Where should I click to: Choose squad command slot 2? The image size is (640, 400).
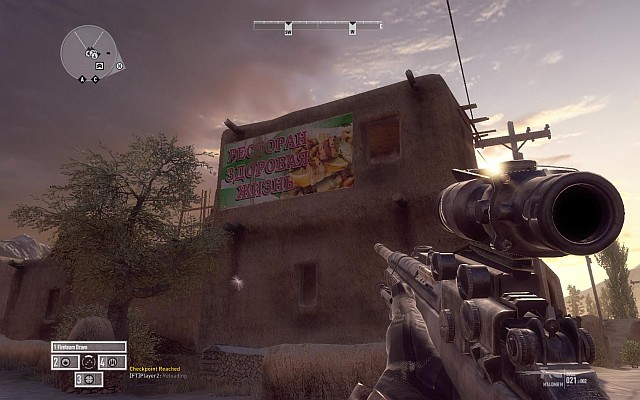pos(64,362)
